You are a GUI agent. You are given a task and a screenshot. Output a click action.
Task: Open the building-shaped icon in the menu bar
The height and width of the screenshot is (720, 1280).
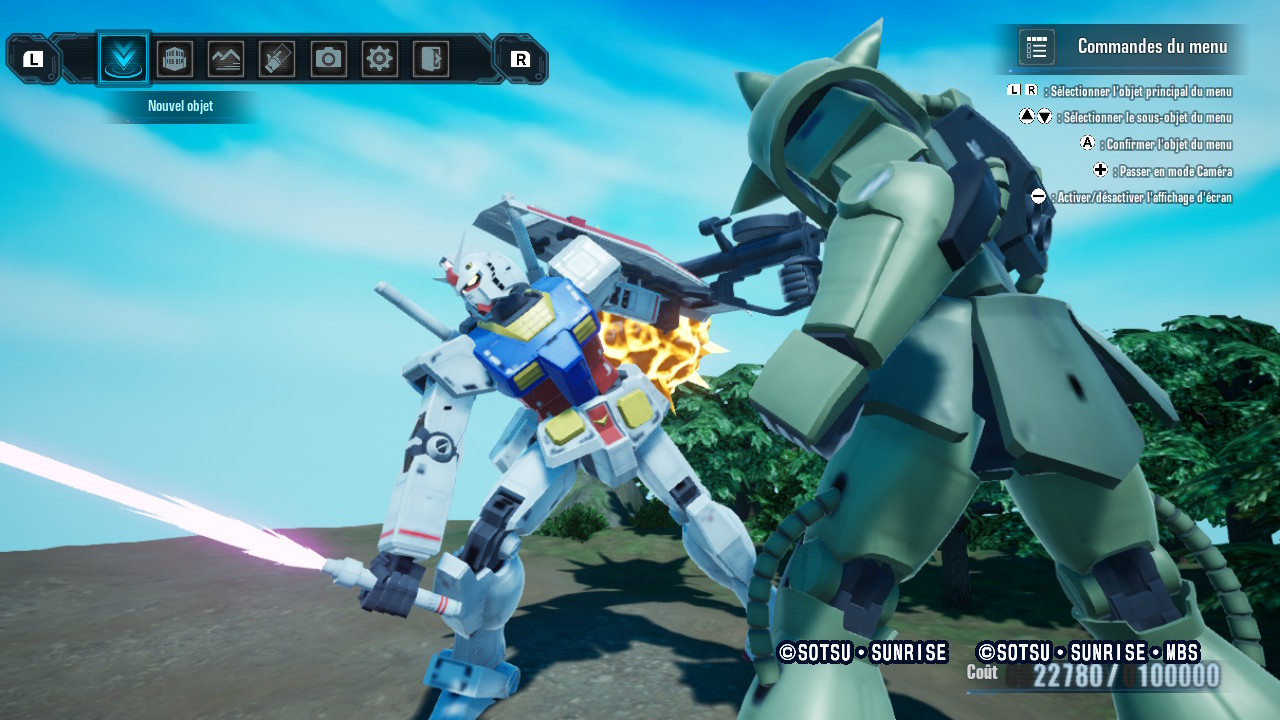click(175, 59)
